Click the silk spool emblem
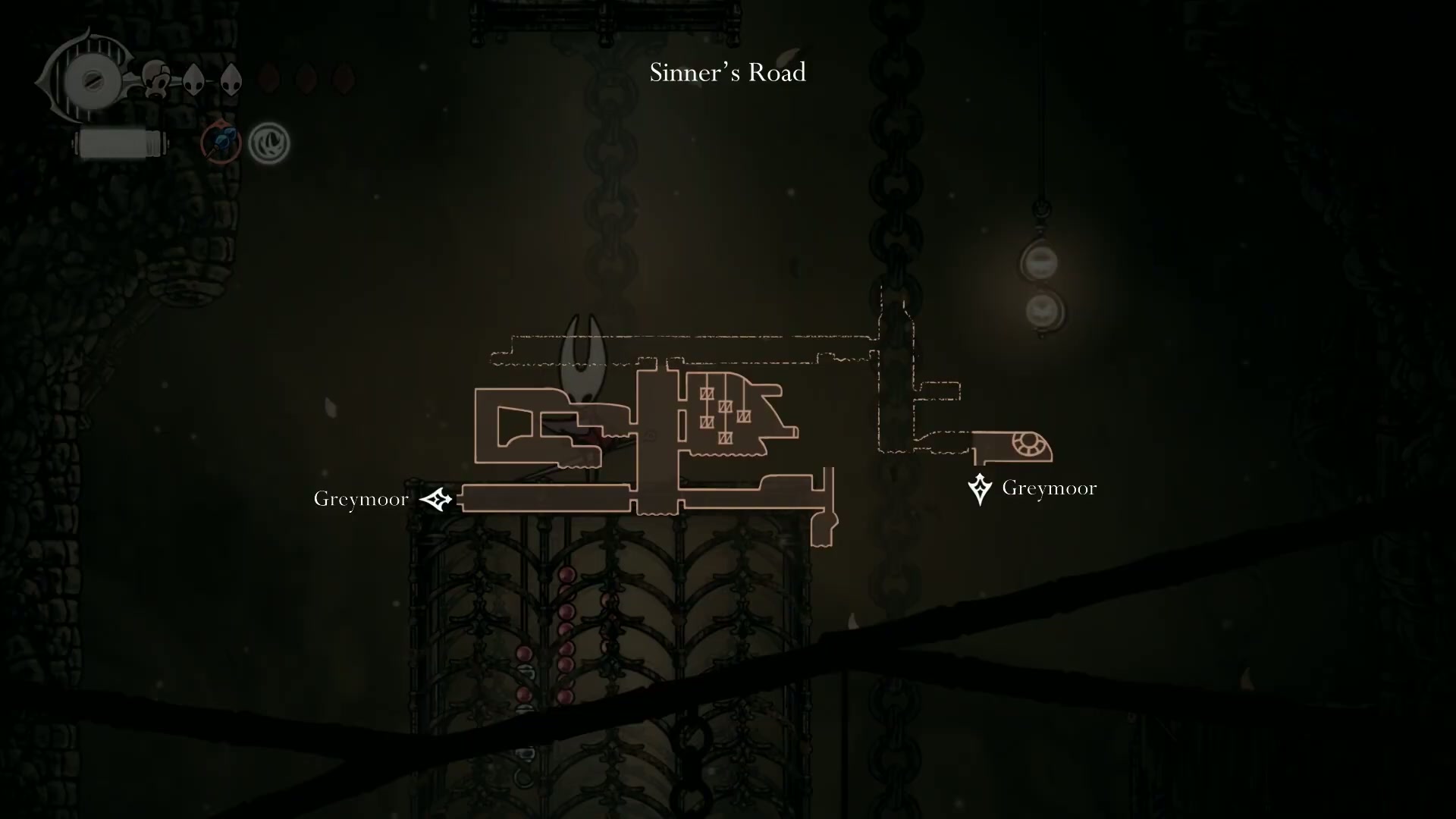 (91, 80)
